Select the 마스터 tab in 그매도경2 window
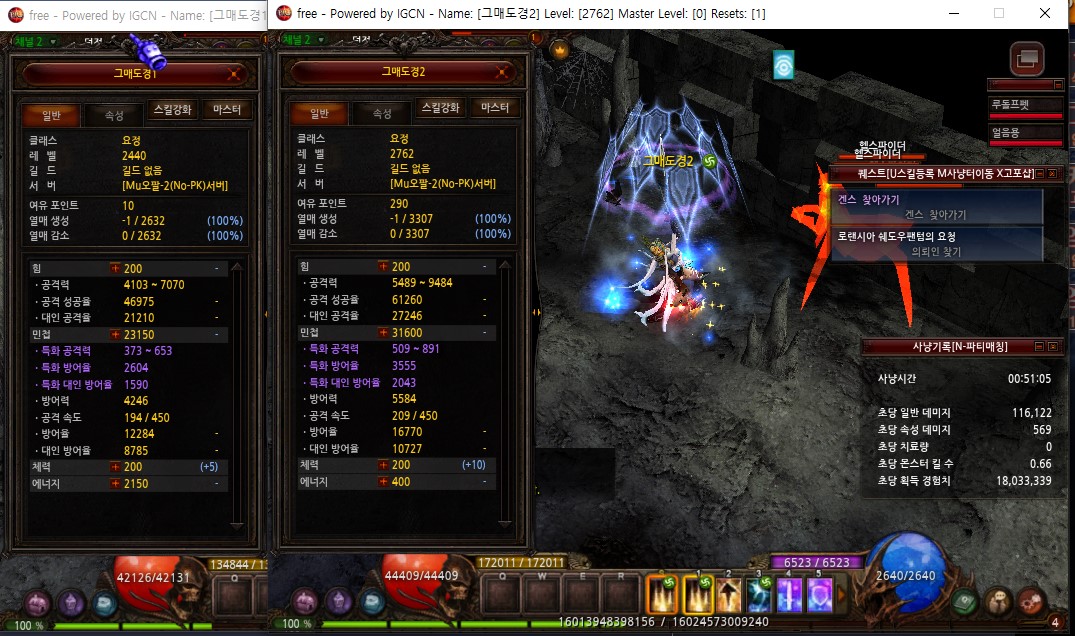Viewport: 1075px width, 636px height. (x=495, y=108)
